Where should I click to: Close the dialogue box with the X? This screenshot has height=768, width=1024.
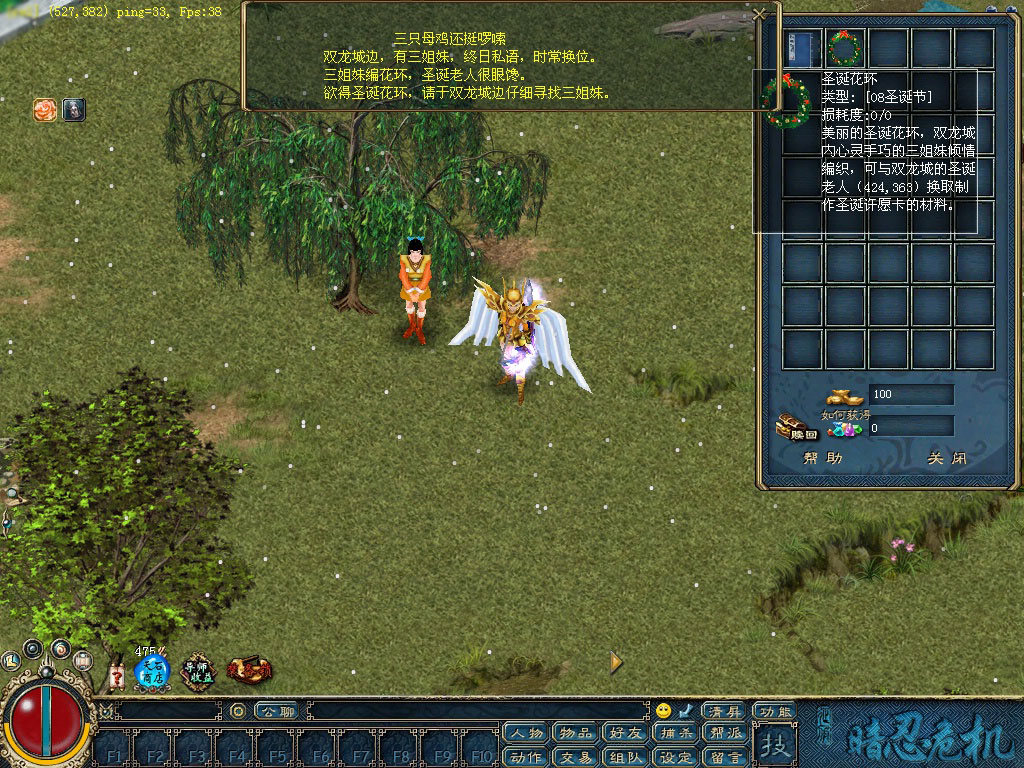759,14
